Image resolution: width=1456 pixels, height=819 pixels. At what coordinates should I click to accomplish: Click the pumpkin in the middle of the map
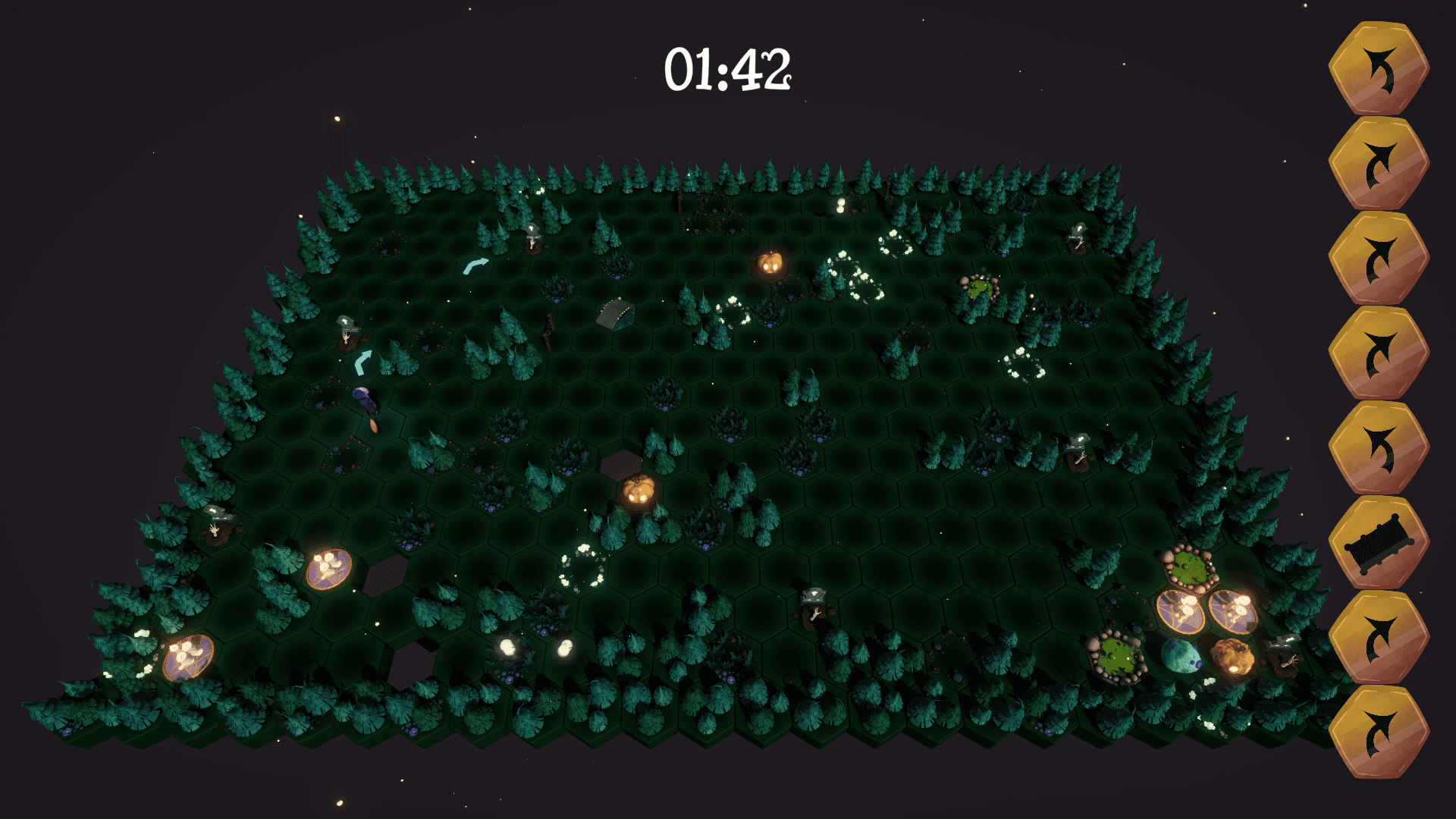click(x=638, y=491)
